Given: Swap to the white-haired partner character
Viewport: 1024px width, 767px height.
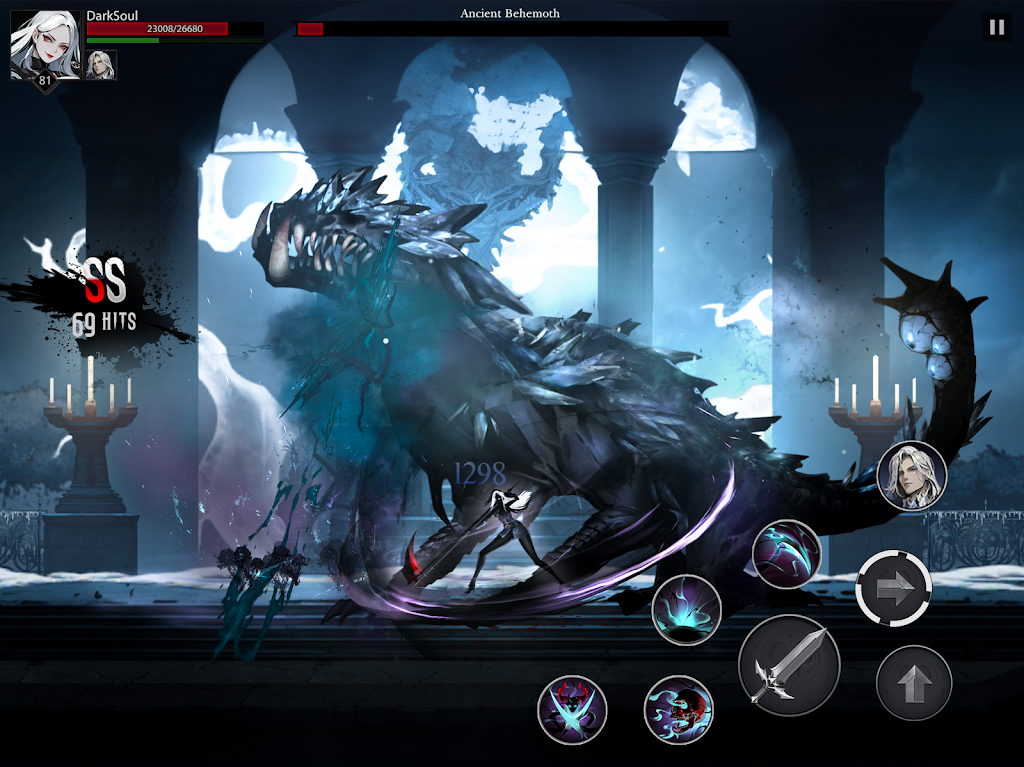Looking at the screenshot, I should tap(911, 476).
